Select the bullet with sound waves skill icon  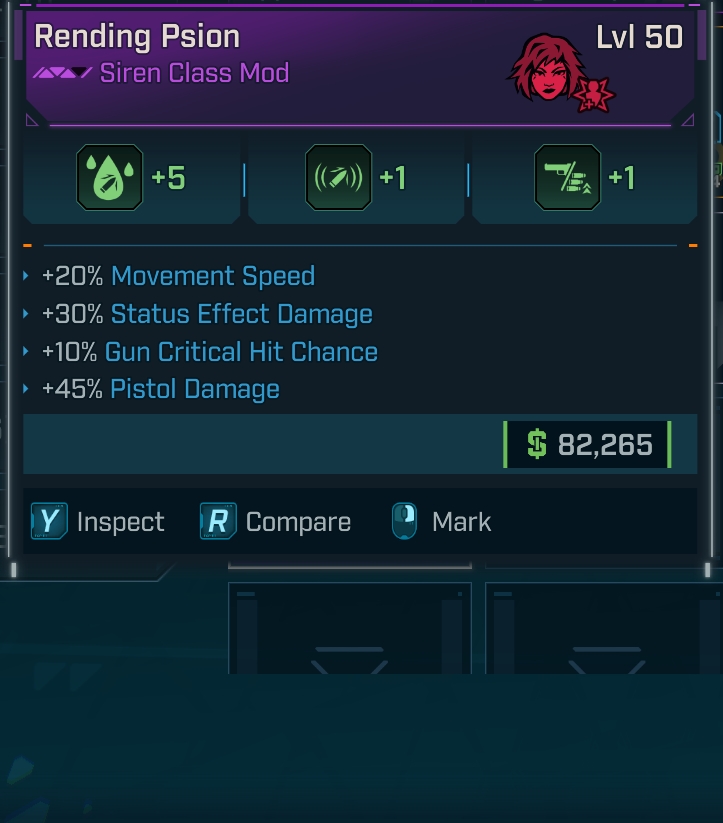pyautogui.click(x=338, y=178)
